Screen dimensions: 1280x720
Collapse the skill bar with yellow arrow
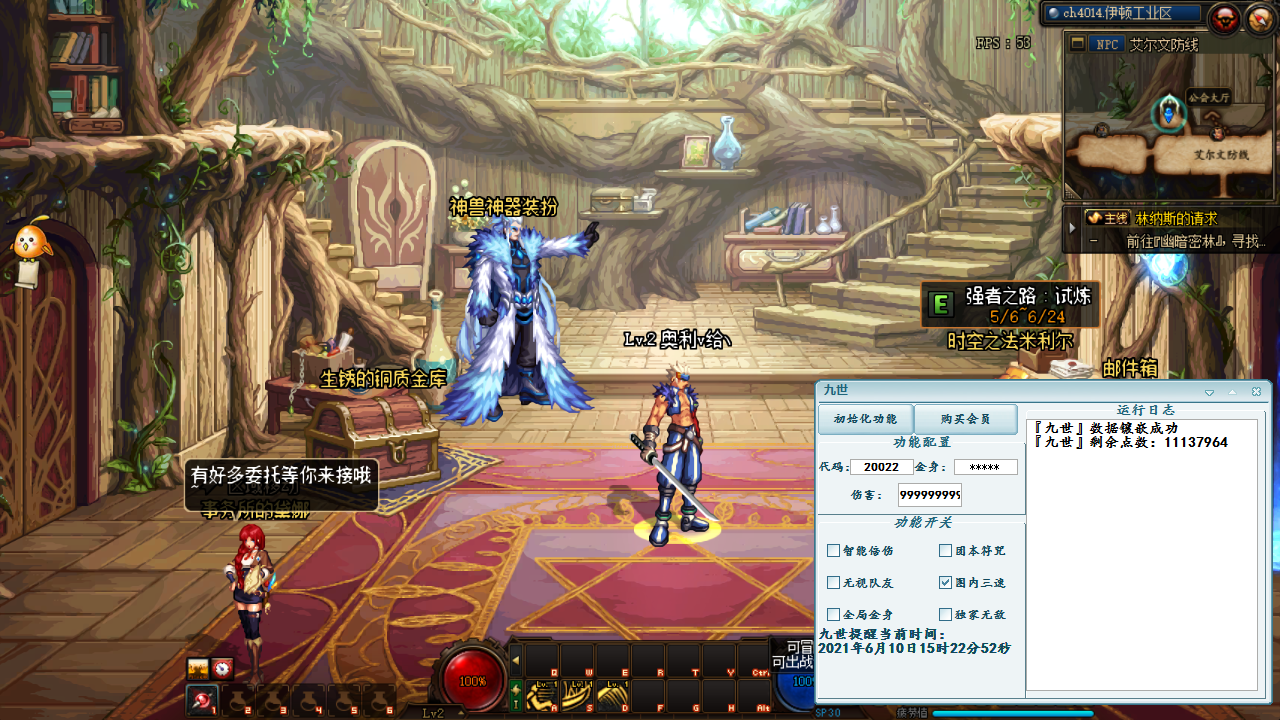515,659
